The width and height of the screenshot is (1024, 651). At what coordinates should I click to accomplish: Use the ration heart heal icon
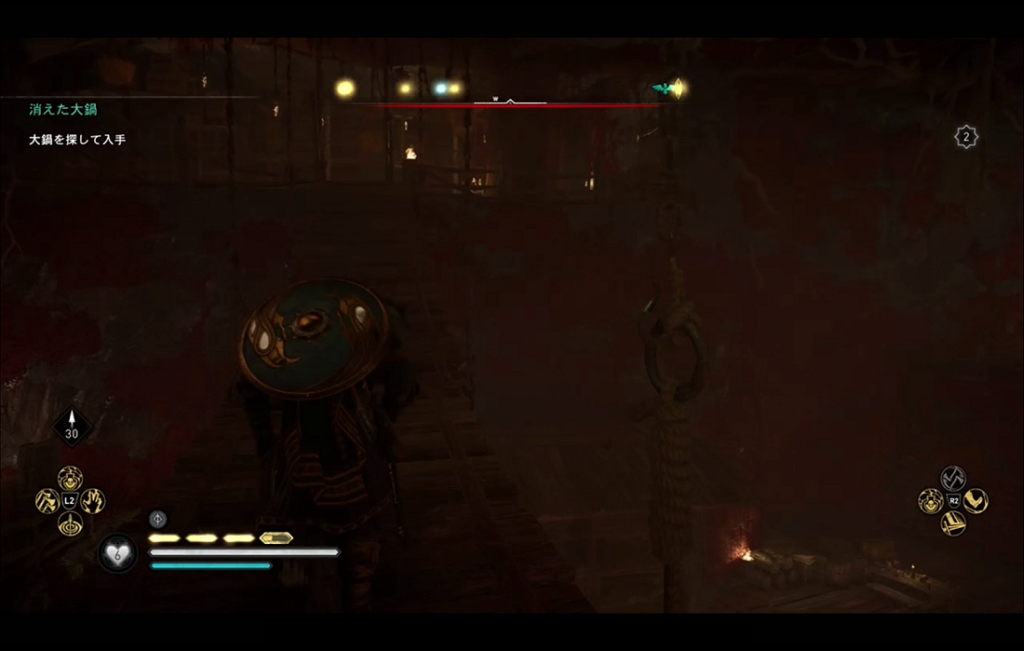pyautogui.click(x=117, y=552)
